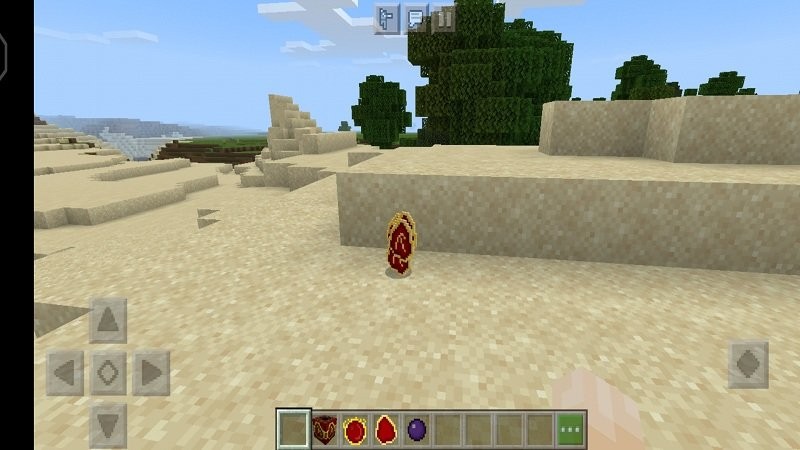Select the purple egg hotbar slot
Screen dimensions: 800x450
[417, 430]
